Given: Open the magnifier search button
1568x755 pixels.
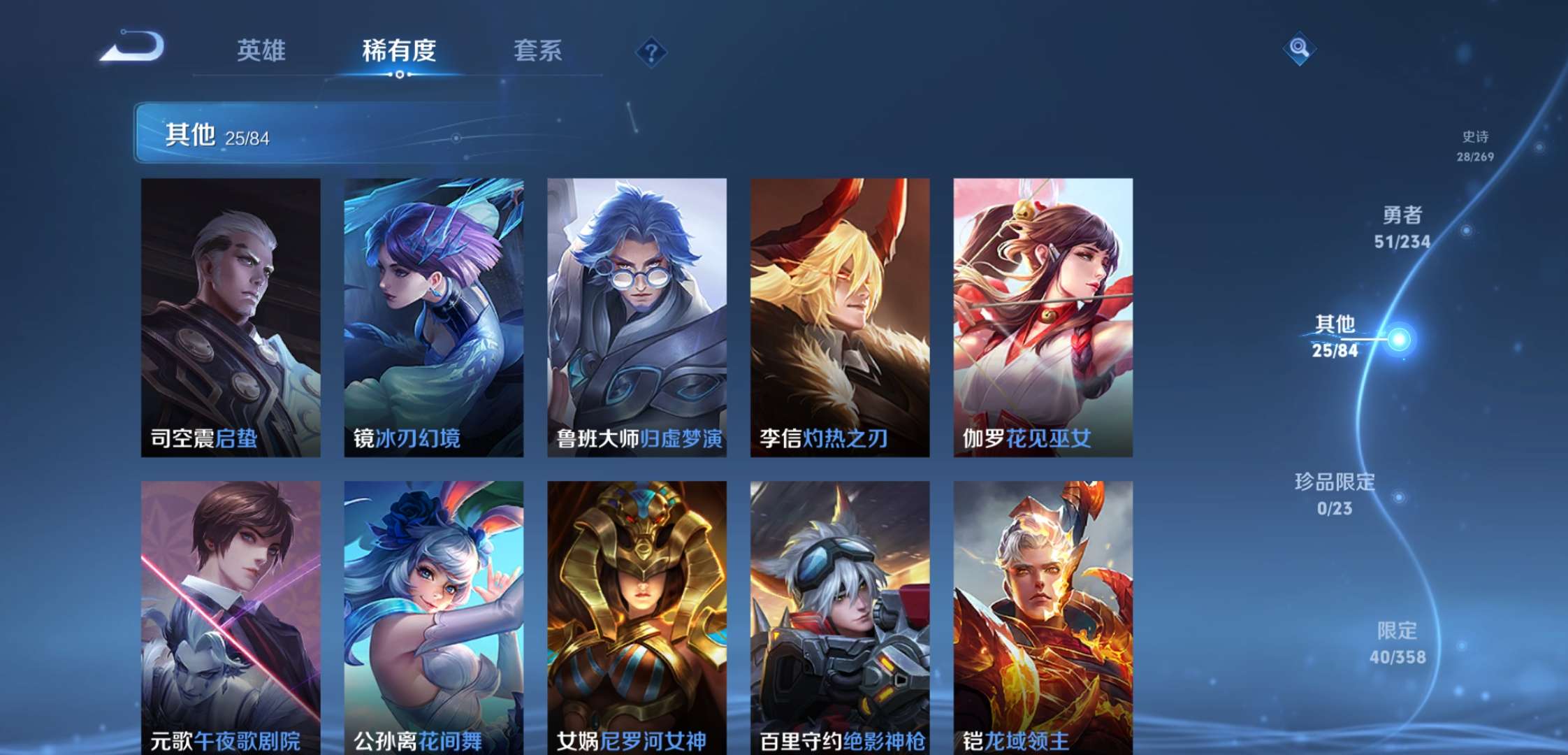Looking at the screenshot, I should 1299,48.
